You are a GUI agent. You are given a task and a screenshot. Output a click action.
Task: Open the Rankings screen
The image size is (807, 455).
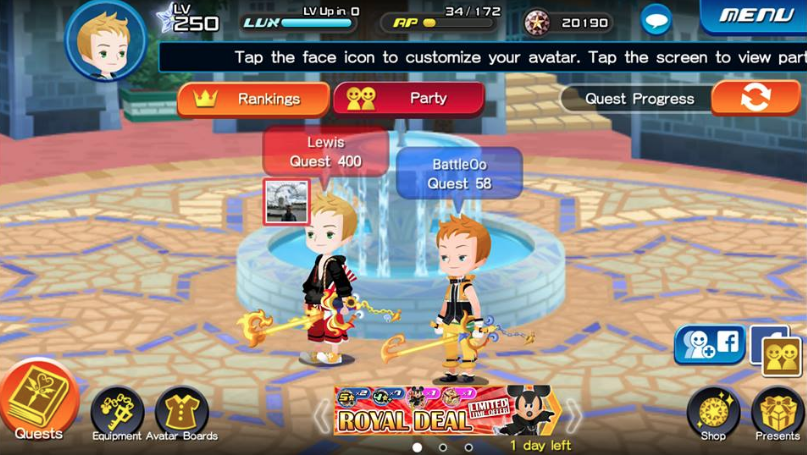(x=254, y=99)
